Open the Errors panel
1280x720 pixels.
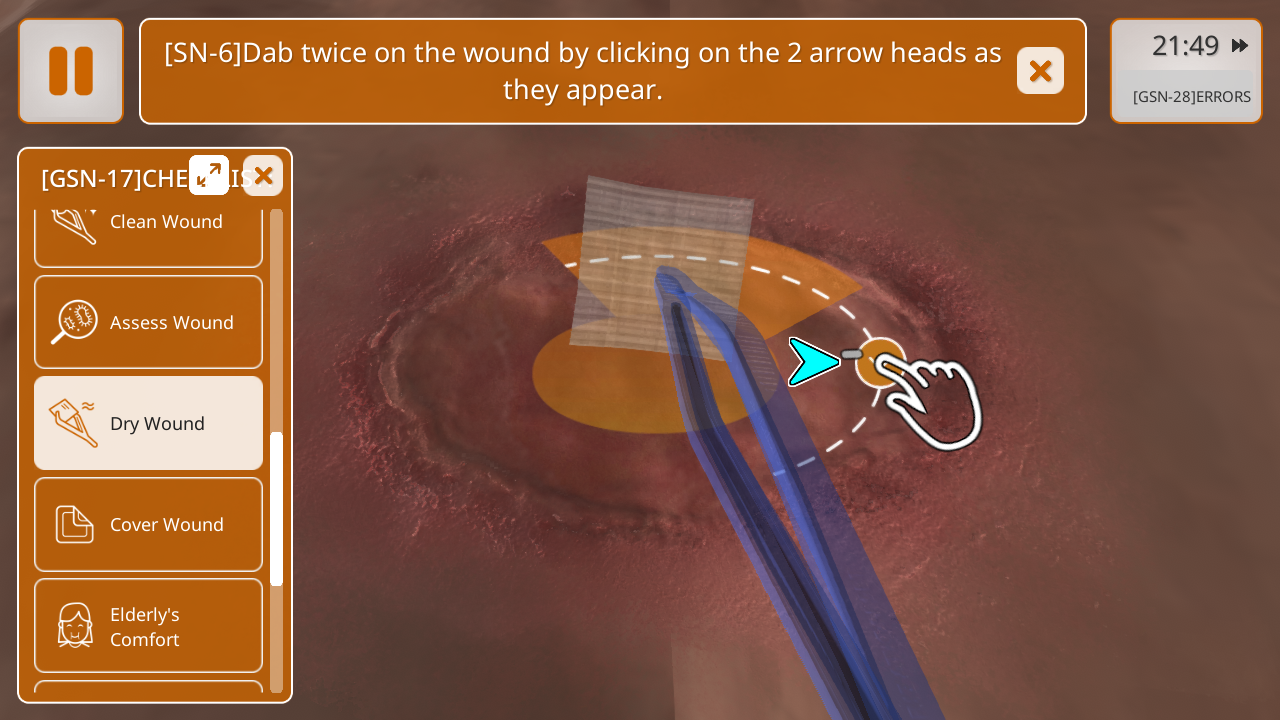coord(1190,97)
